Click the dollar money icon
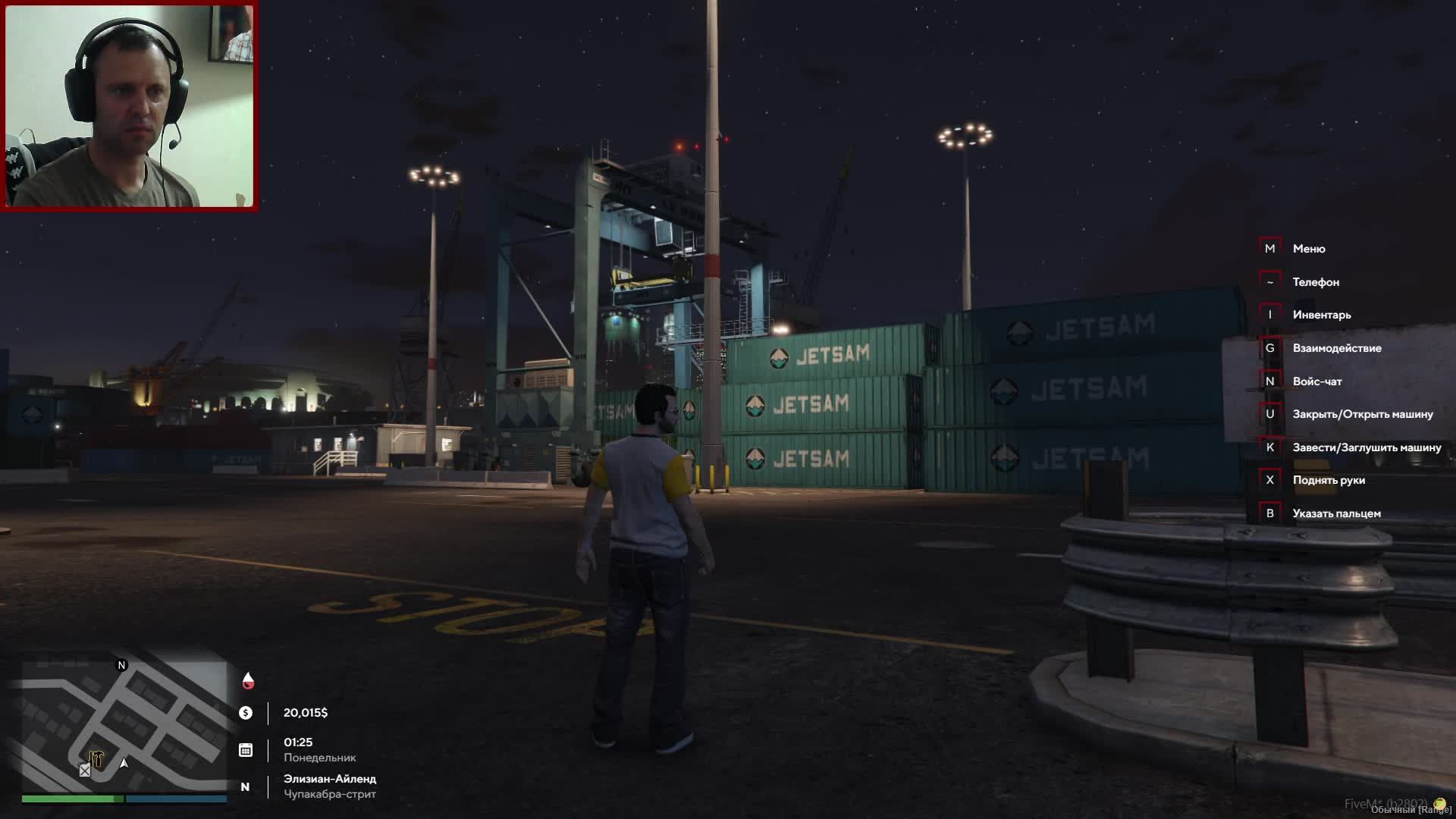Viewport: 1456px width, 819px height. pyautogui.click(x=246, y=713)
